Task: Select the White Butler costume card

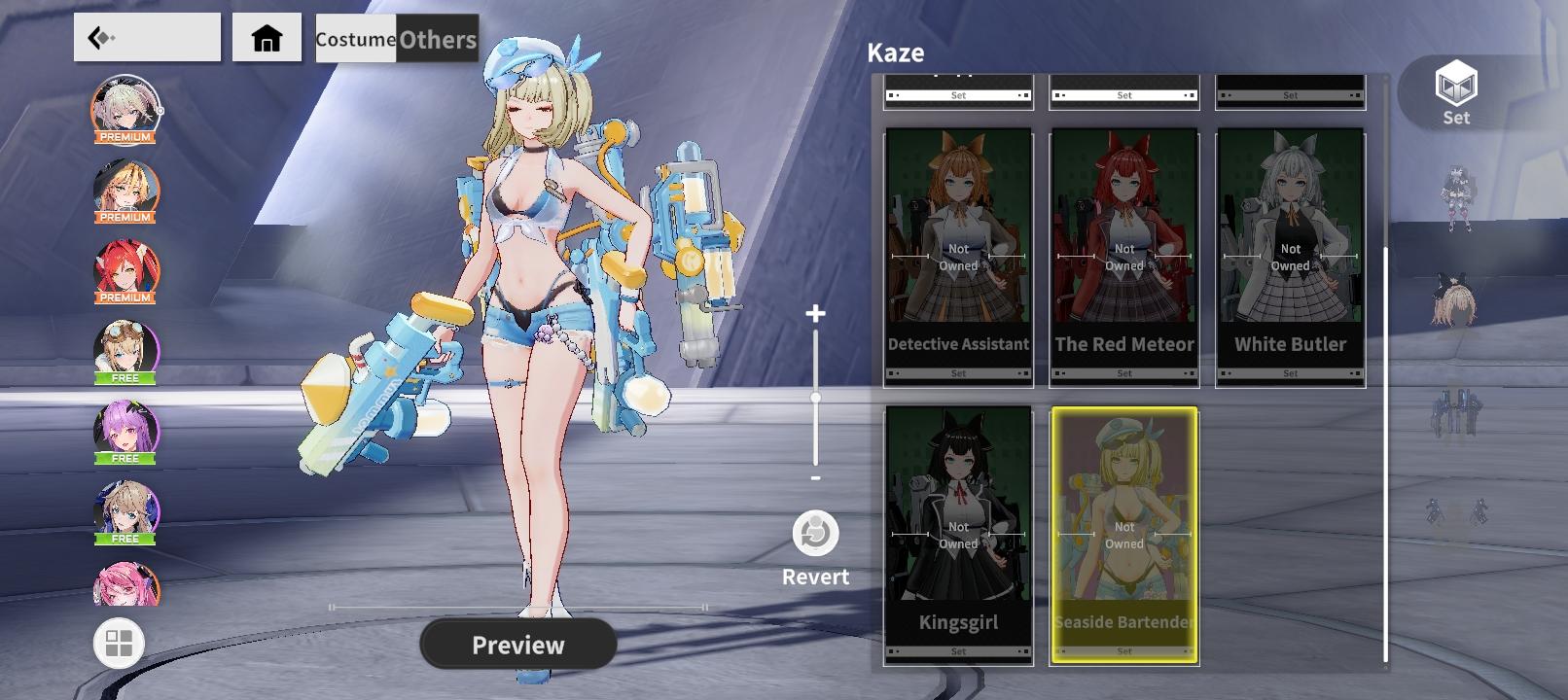Action: [x=1290, y=248]
